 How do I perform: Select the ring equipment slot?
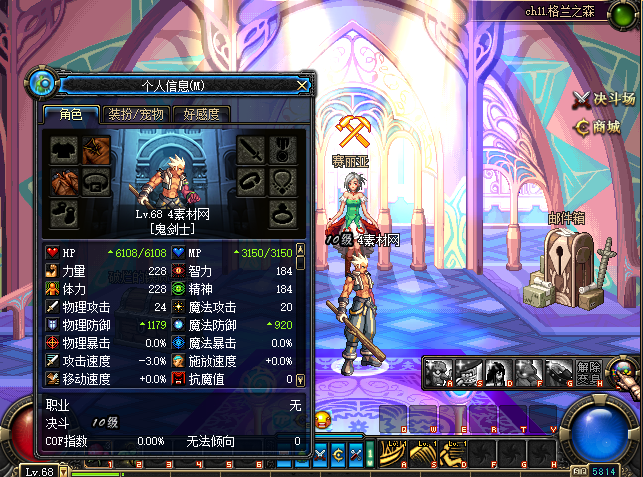[x=284, y=213]
